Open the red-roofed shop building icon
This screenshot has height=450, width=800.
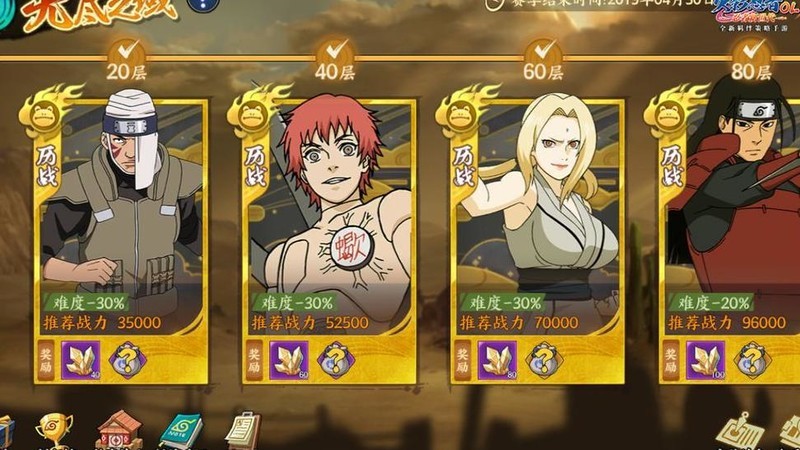pyautogui.click(x=118, y=430)
